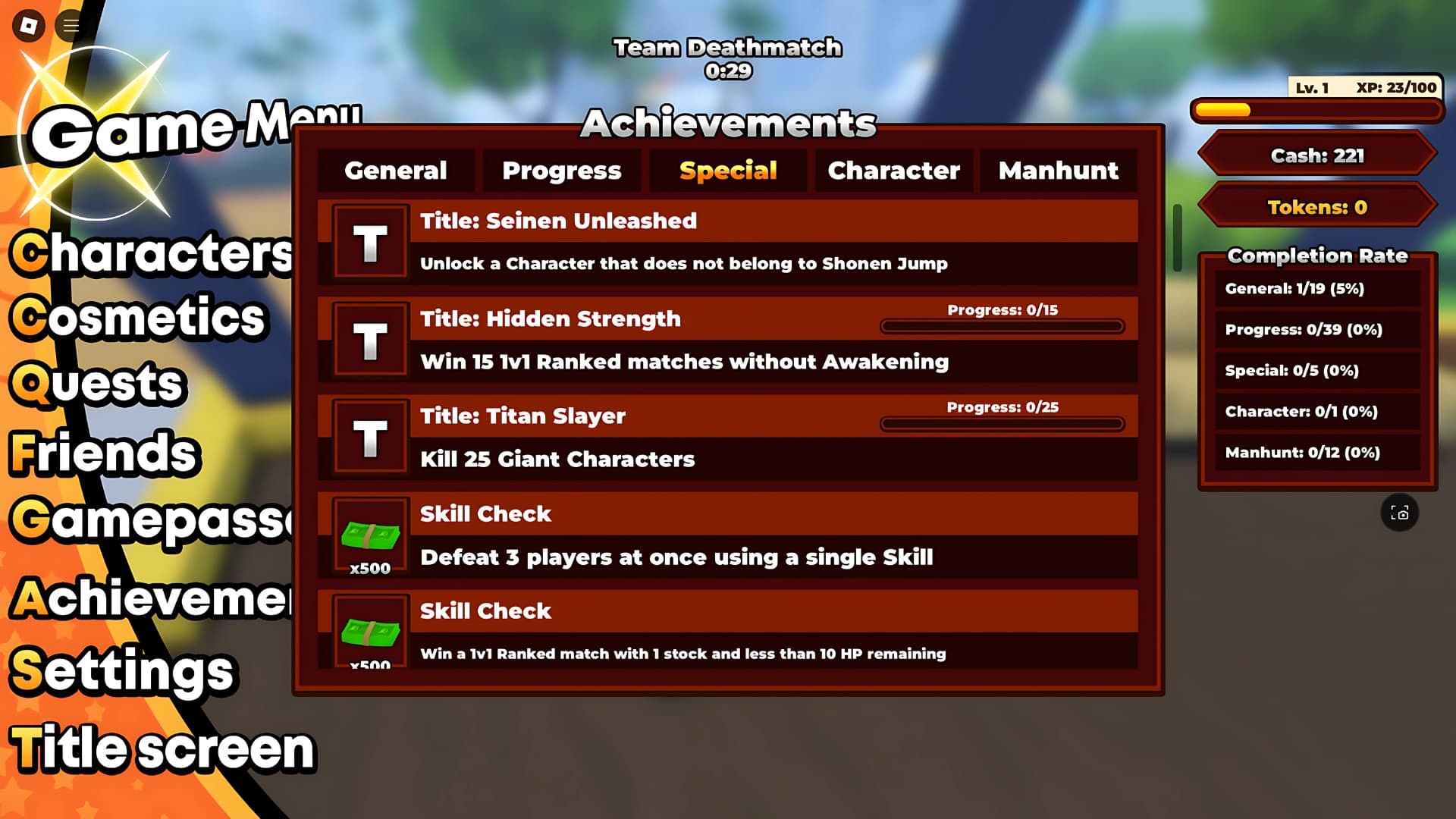The height and width of the screenshot is (819, 1456).
Task: Select the cash icon on the bottom Skill Check
Action: tap(371, 632)
